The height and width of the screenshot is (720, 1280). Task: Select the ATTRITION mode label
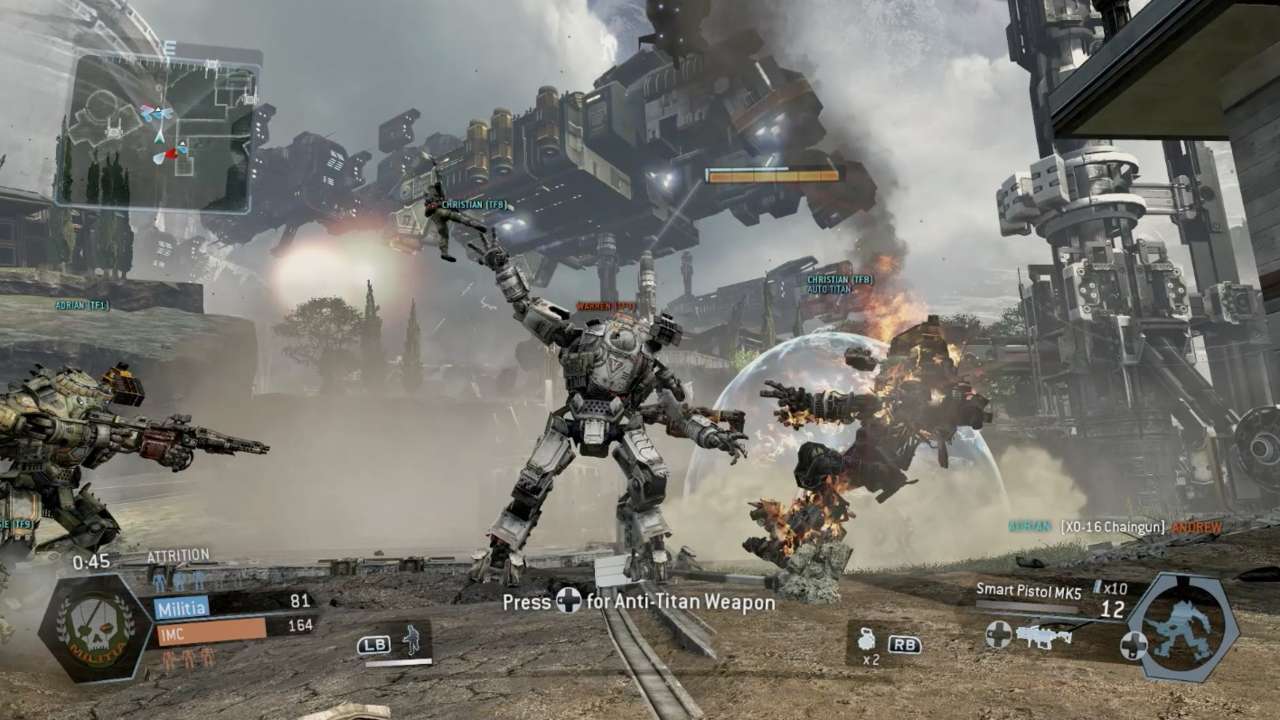tap(177, 555)
